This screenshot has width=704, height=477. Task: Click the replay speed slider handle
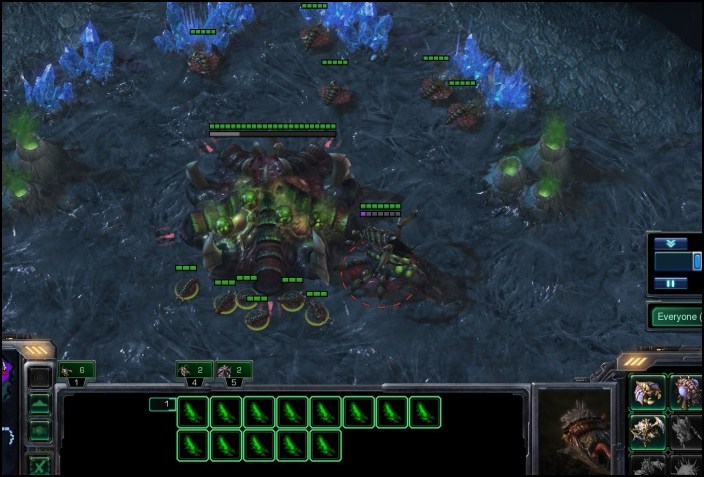point(697,261)
